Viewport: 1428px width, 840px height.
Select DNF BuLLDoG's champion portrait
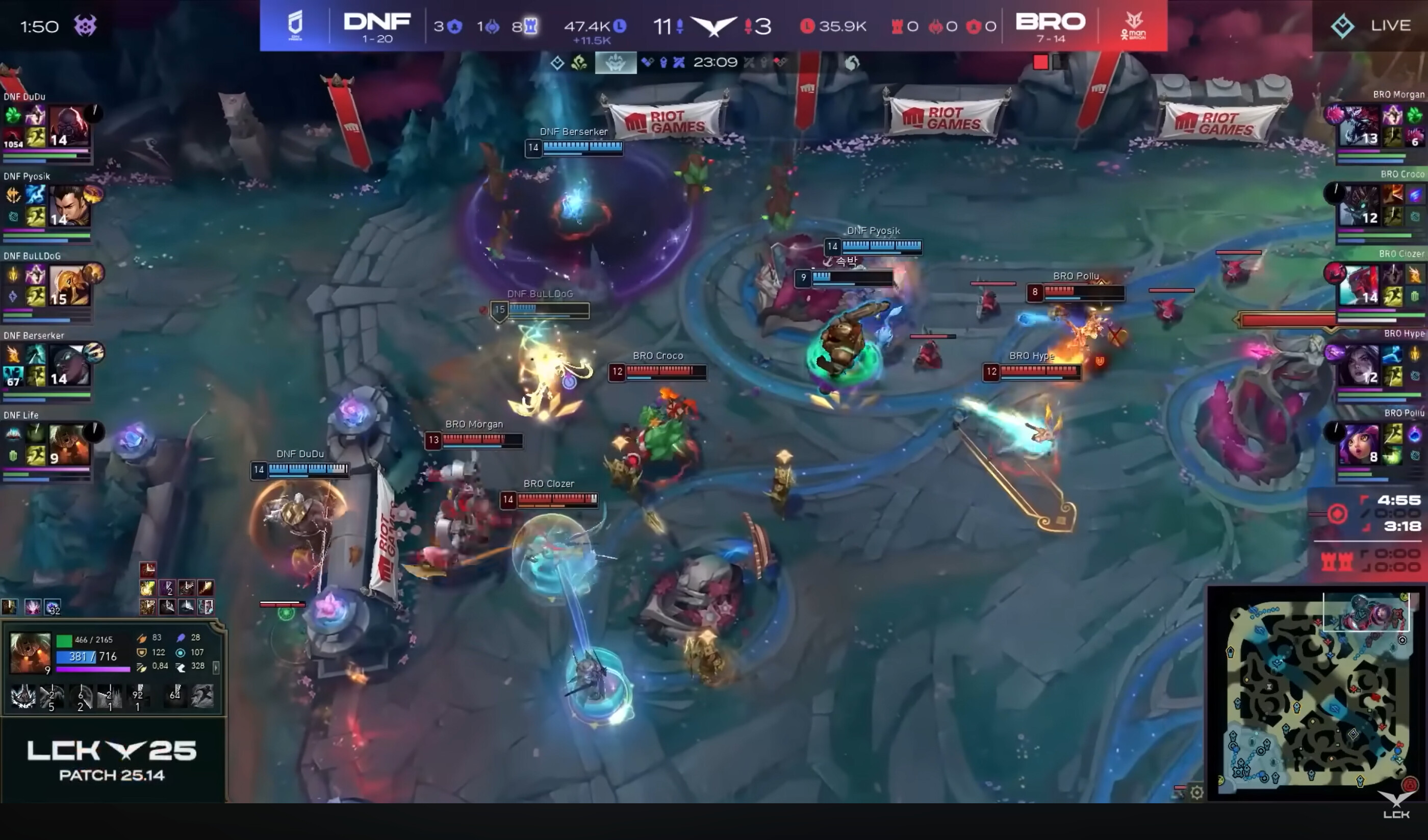tap(69, 285)
